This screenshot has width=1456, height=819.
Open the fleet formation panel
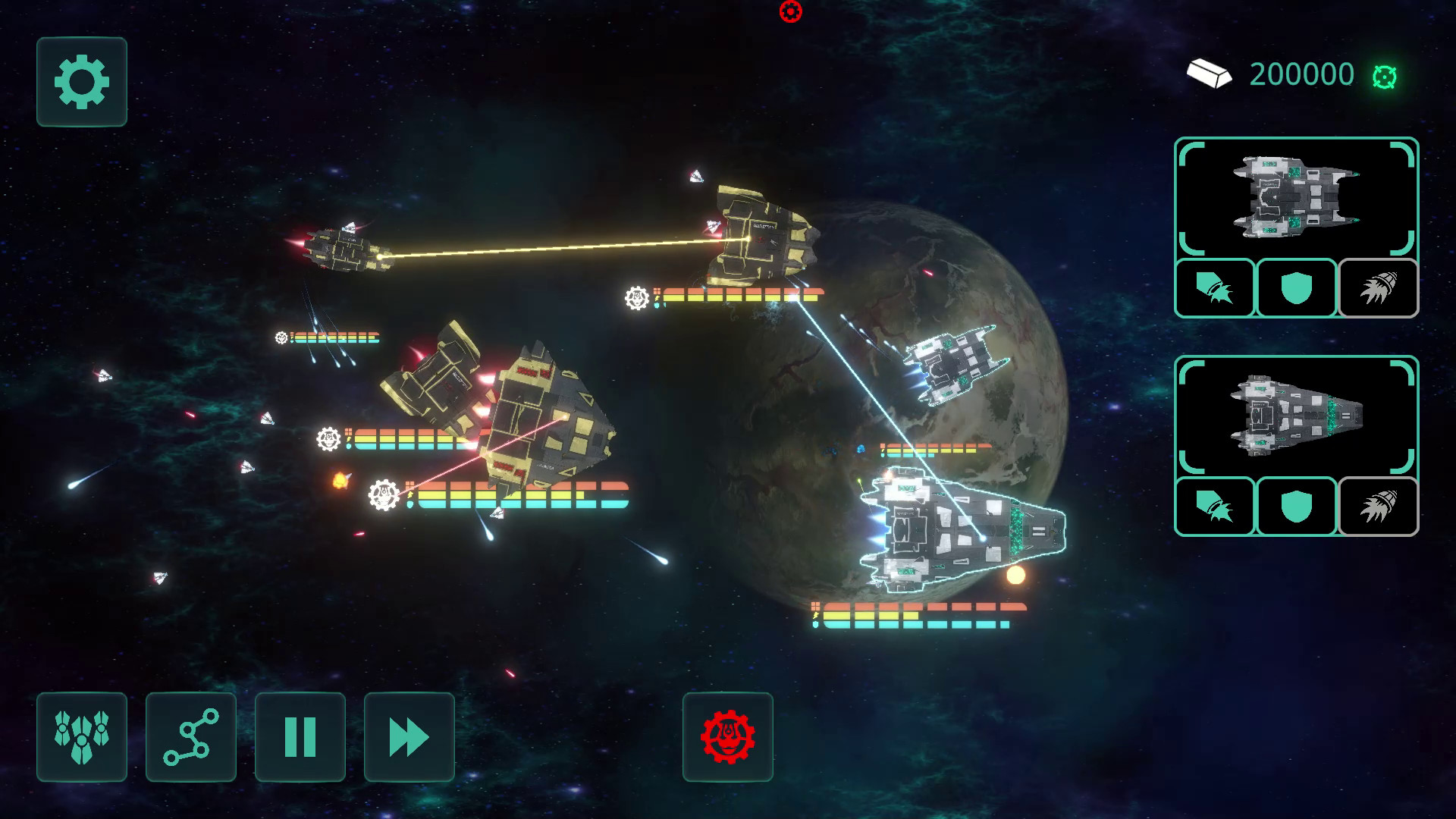tap(81, 737)
